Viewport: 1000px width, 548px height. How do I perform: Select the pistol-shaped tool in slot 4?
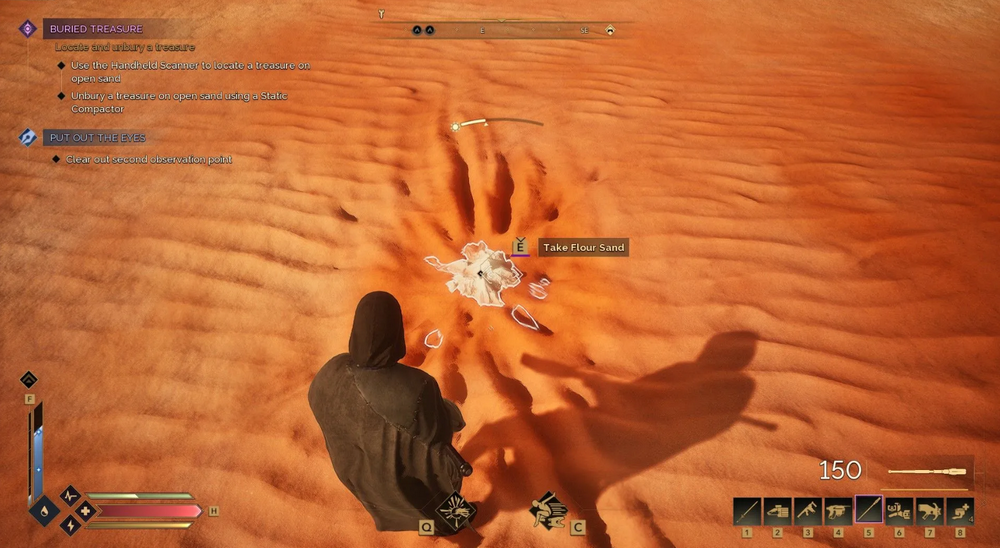coord(838,511)
